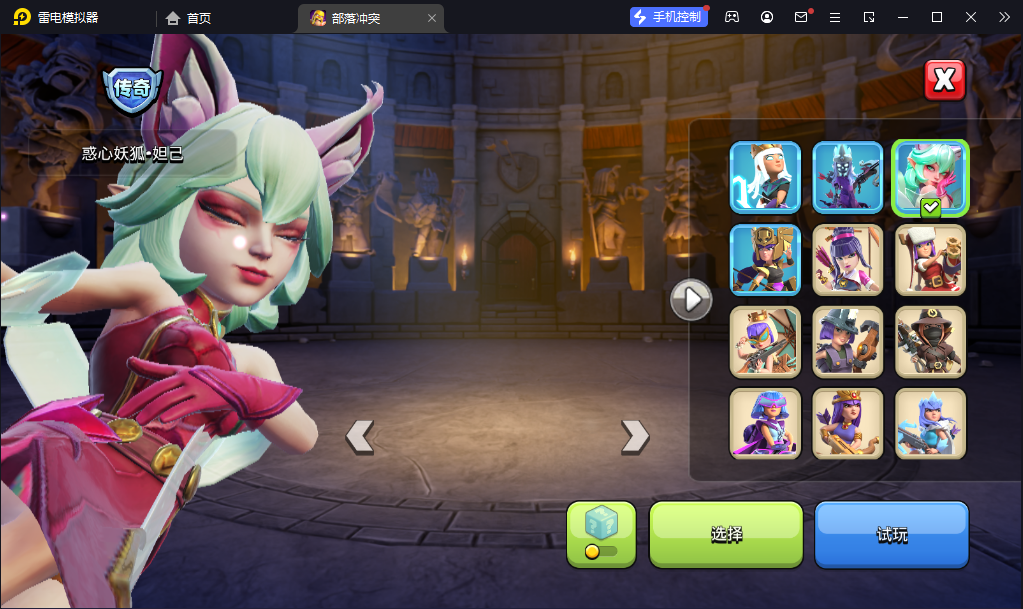
Task: Show the previous skin with left arrow
Action: [x=360, y=436]
